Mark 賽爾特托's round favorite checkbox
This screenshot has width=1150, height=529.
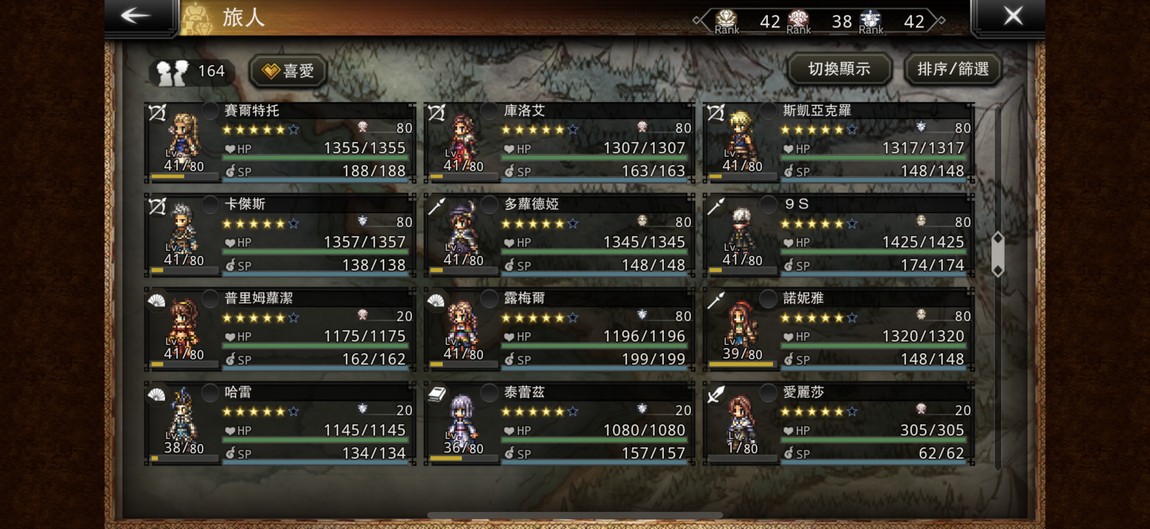[x=210, y=111]
